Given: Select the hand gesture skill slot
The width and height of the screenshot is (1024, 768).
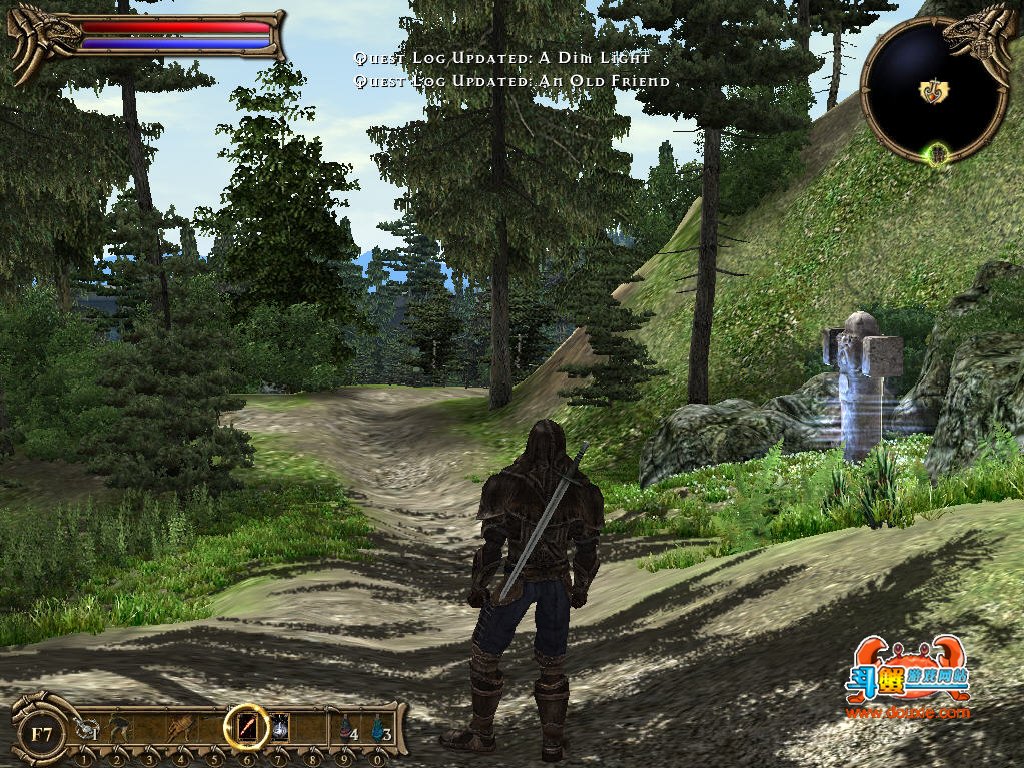Looking at the screenshot, I should pos(182,728).
